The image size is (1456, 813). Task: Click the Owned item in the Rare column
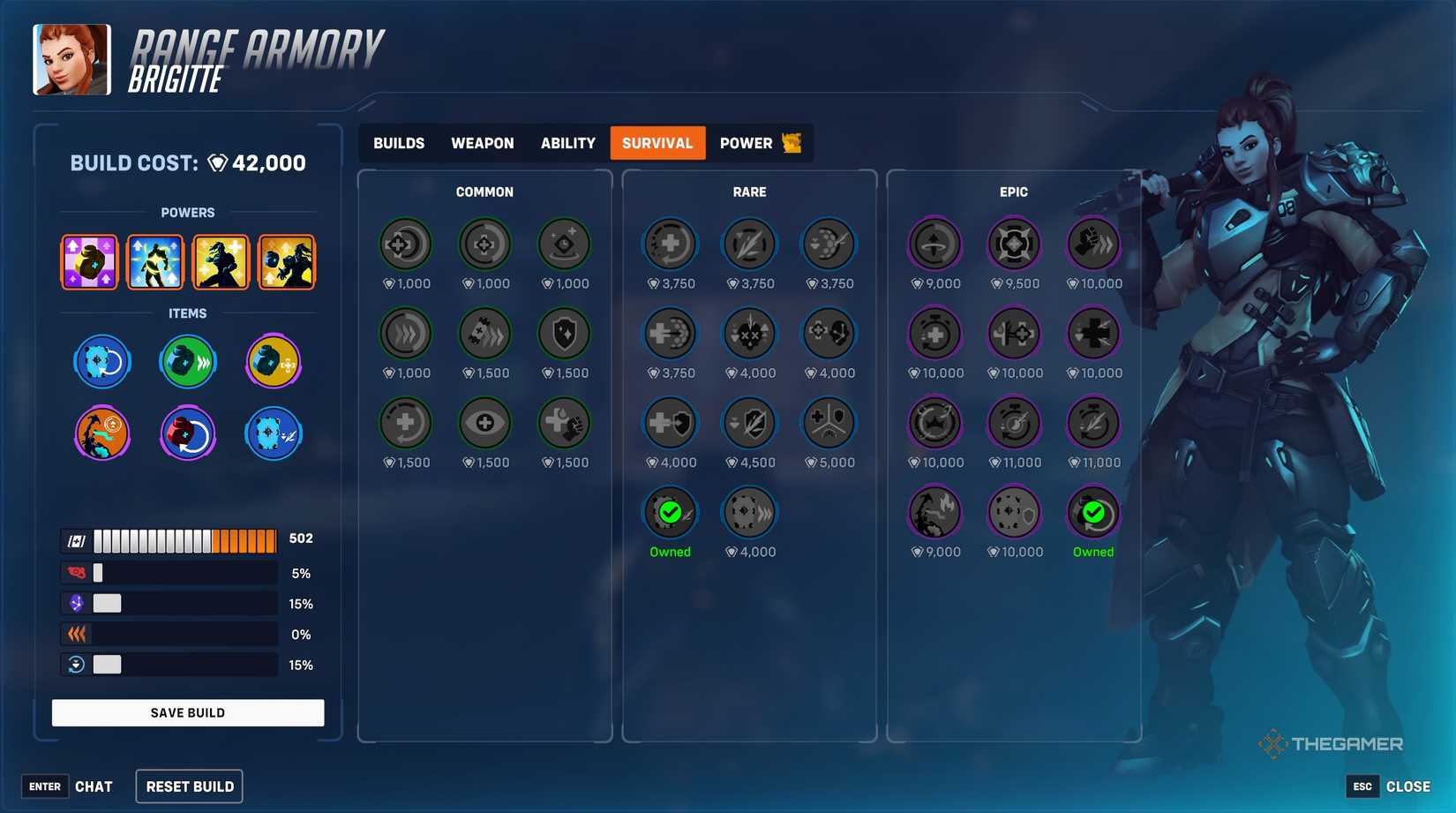point(670,510)
